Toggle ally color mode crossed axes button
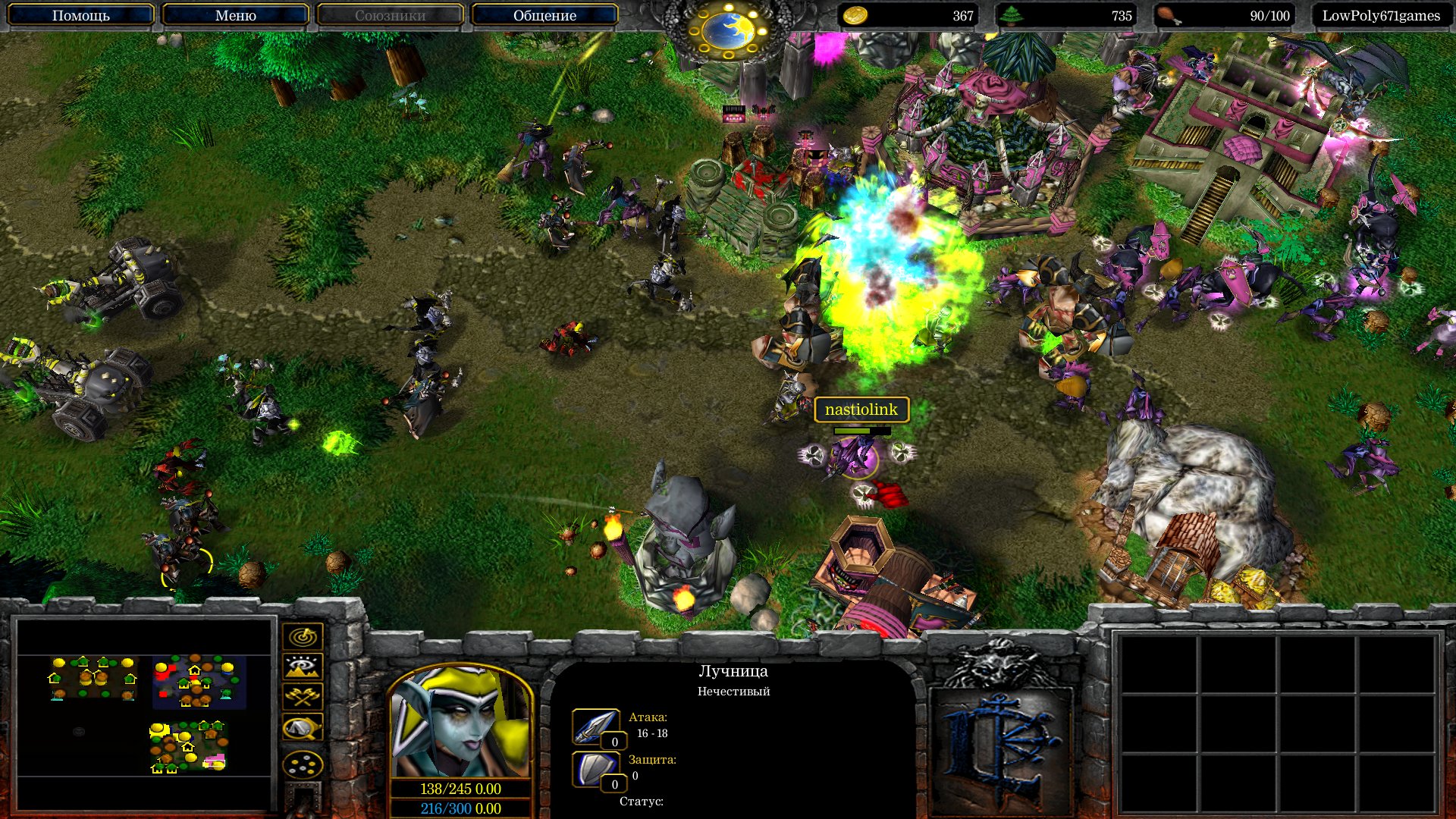 click(x=303, y=697)
